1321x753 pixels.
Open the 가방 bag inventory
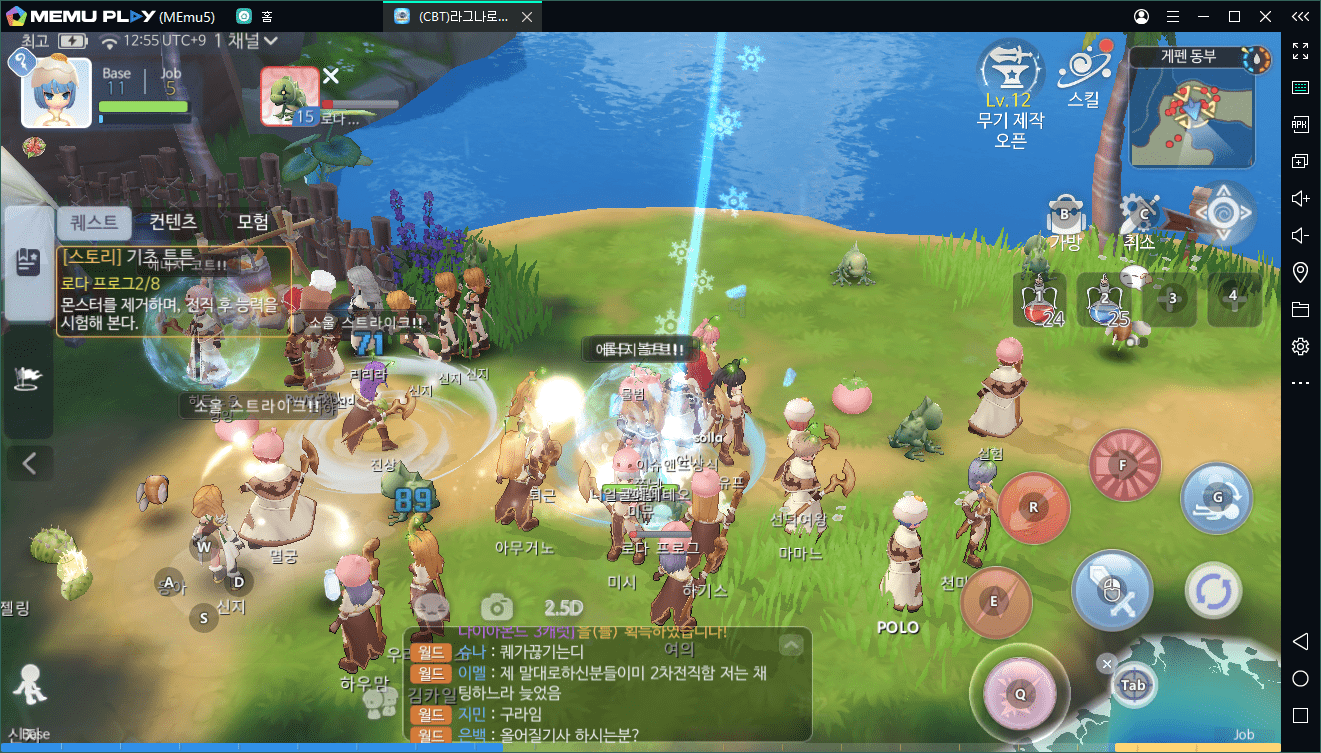coord(1065,220)
